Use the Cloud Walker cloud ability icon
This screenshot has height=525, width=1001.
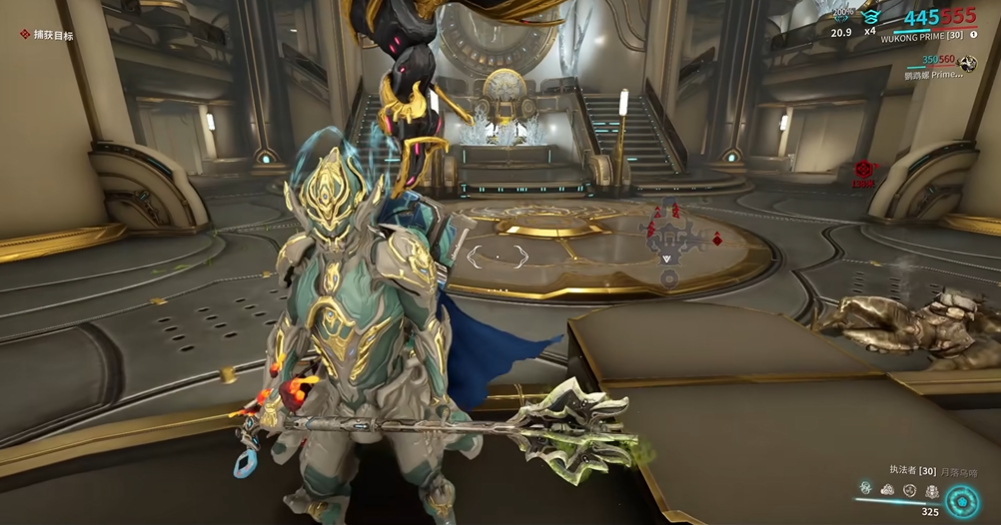click(887, 490)
